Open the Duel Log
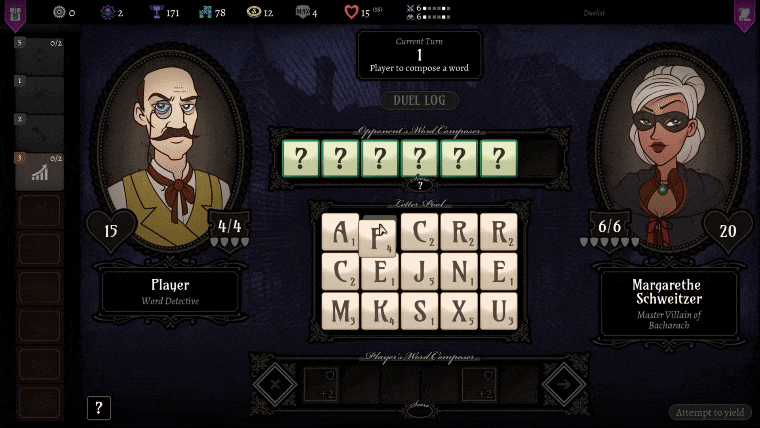This screenshot has width=760, height=428. pyautogui.click(x=420, y=101)
